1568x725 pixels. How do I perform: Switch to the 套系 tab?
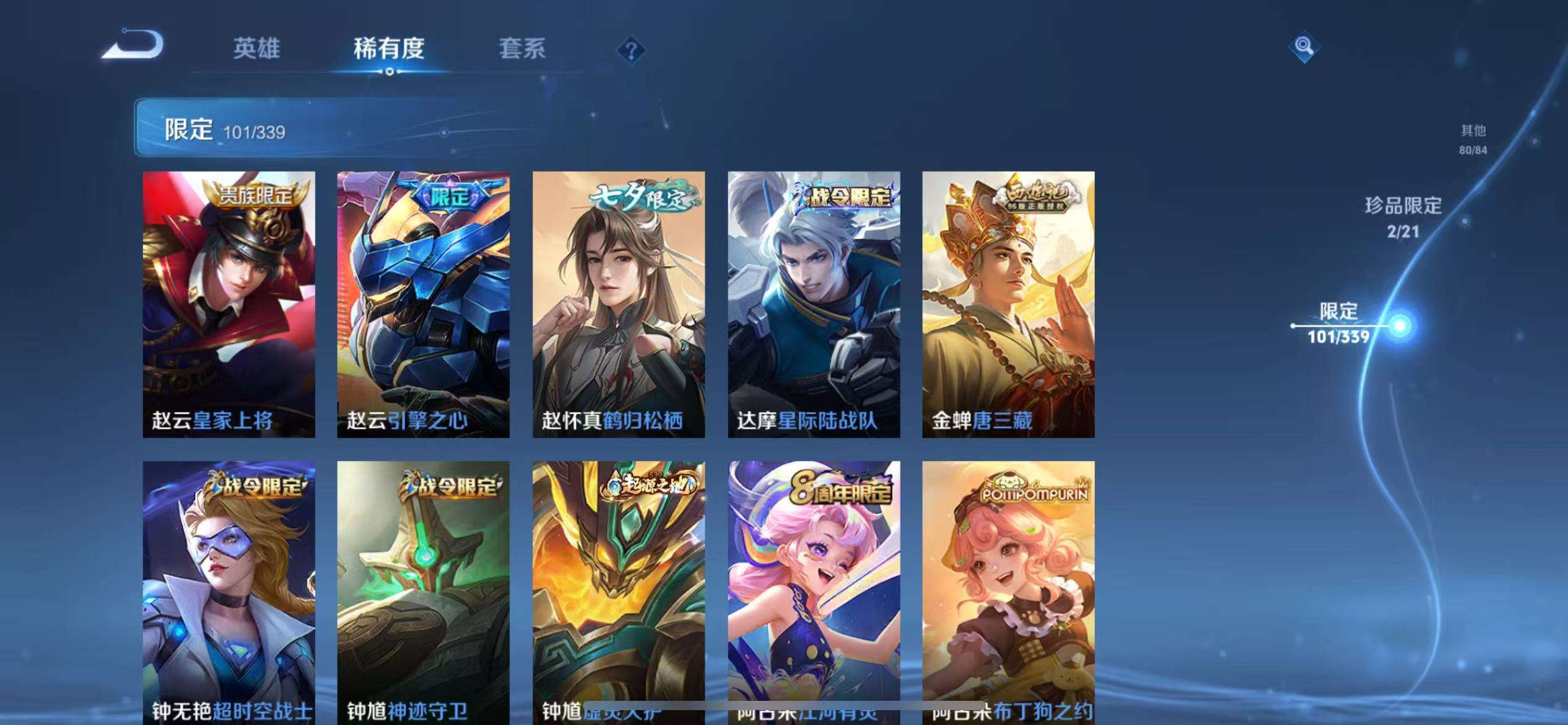tap(522, 50)
